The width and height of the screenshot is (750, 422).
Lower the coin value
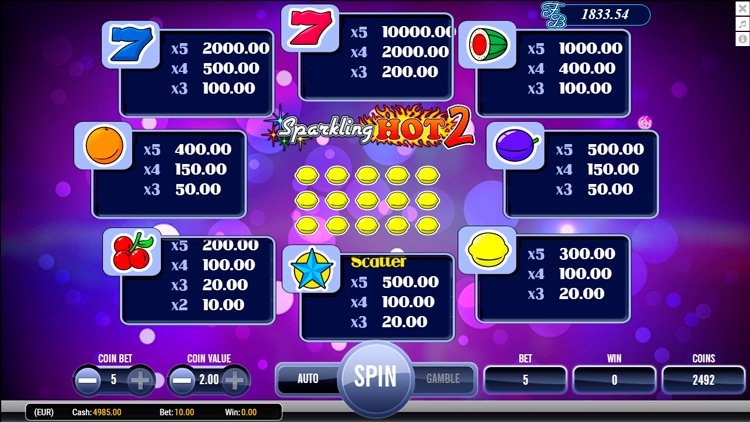tap(182, 380)
